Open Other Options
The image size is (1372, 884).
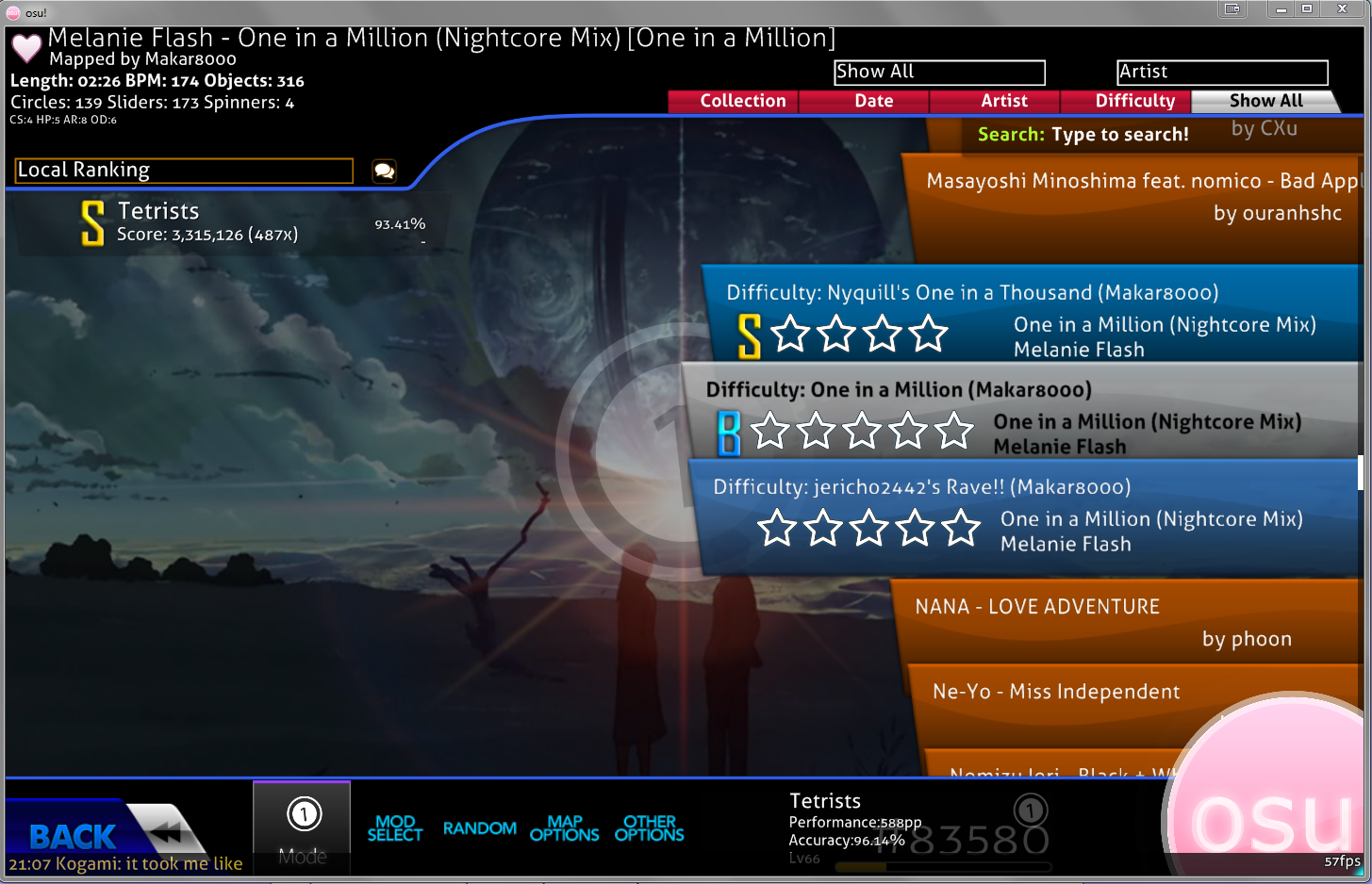point(650,827)
